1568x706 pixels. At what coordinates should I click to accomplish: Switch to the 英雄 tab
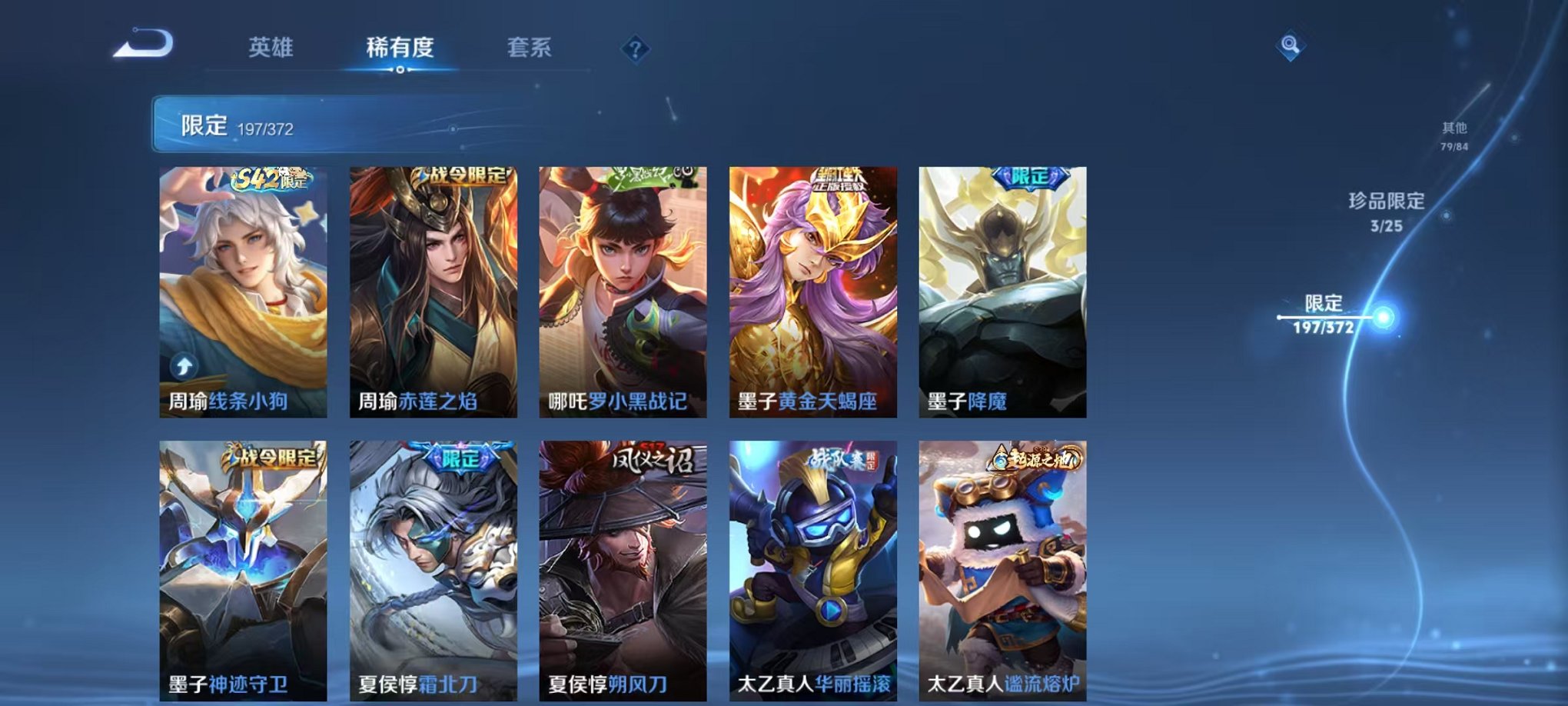(x=271, y=48)
